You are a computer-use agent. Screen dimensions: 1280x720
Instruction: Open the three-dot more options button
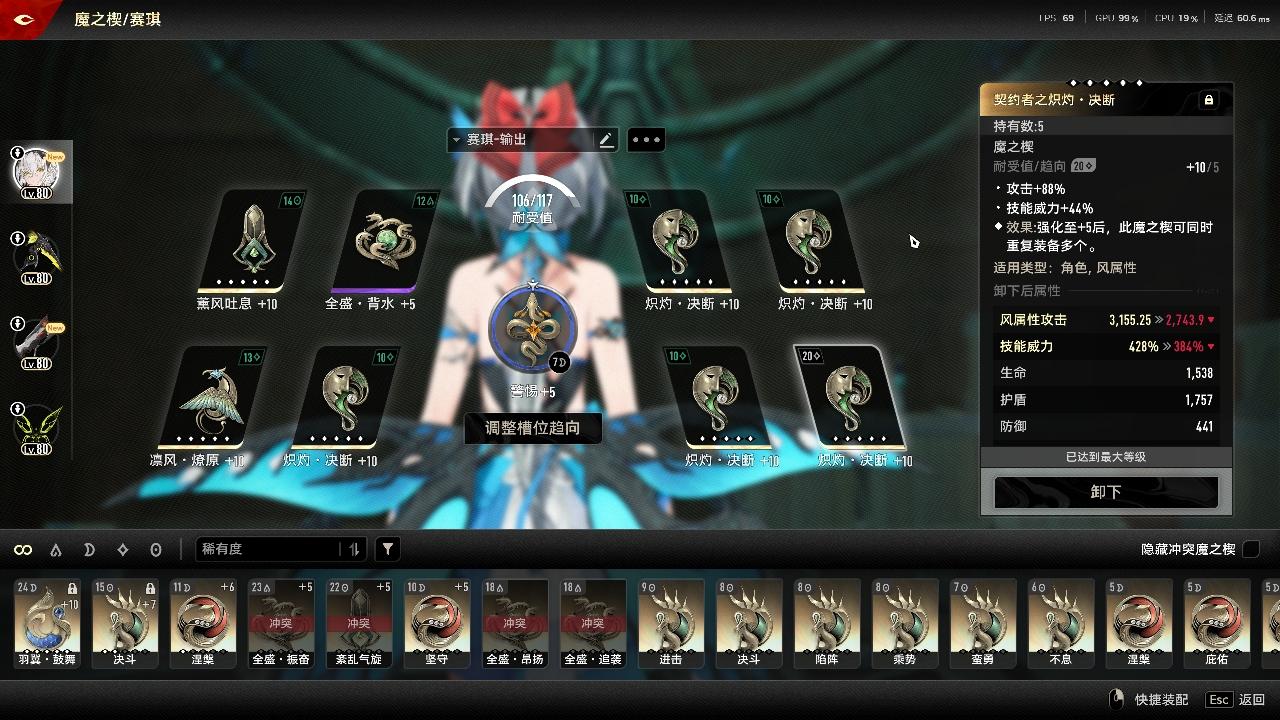(645, 140)
